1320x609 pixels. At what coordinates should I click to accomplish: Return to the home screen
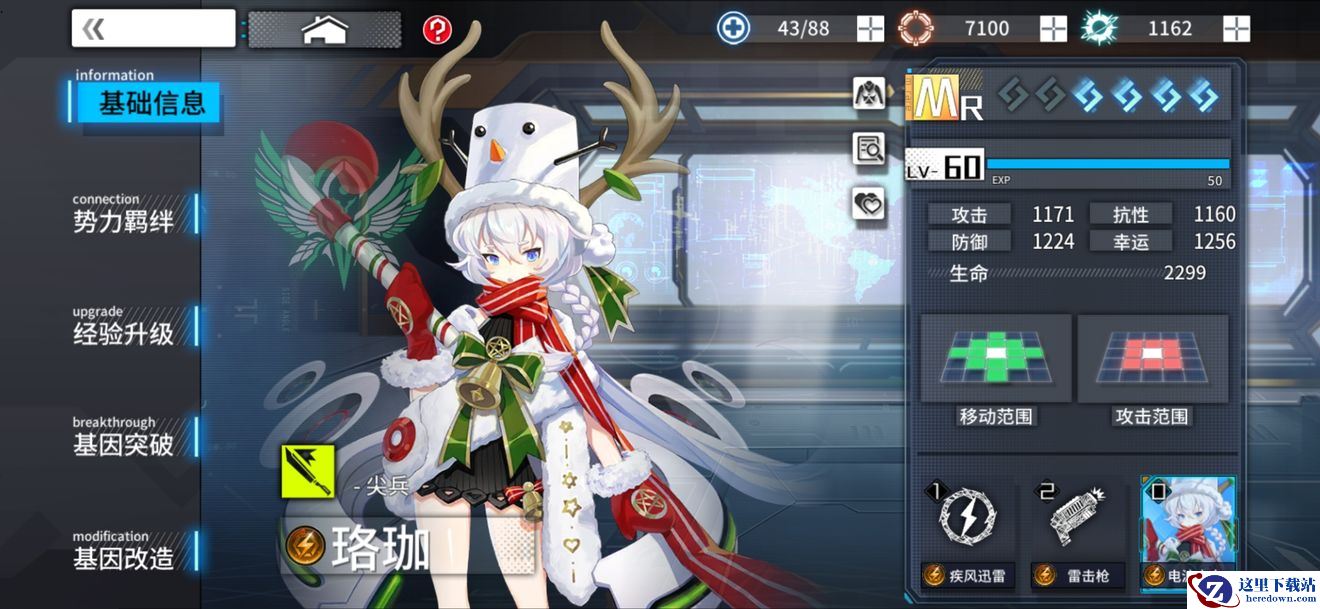coord(324,29)
